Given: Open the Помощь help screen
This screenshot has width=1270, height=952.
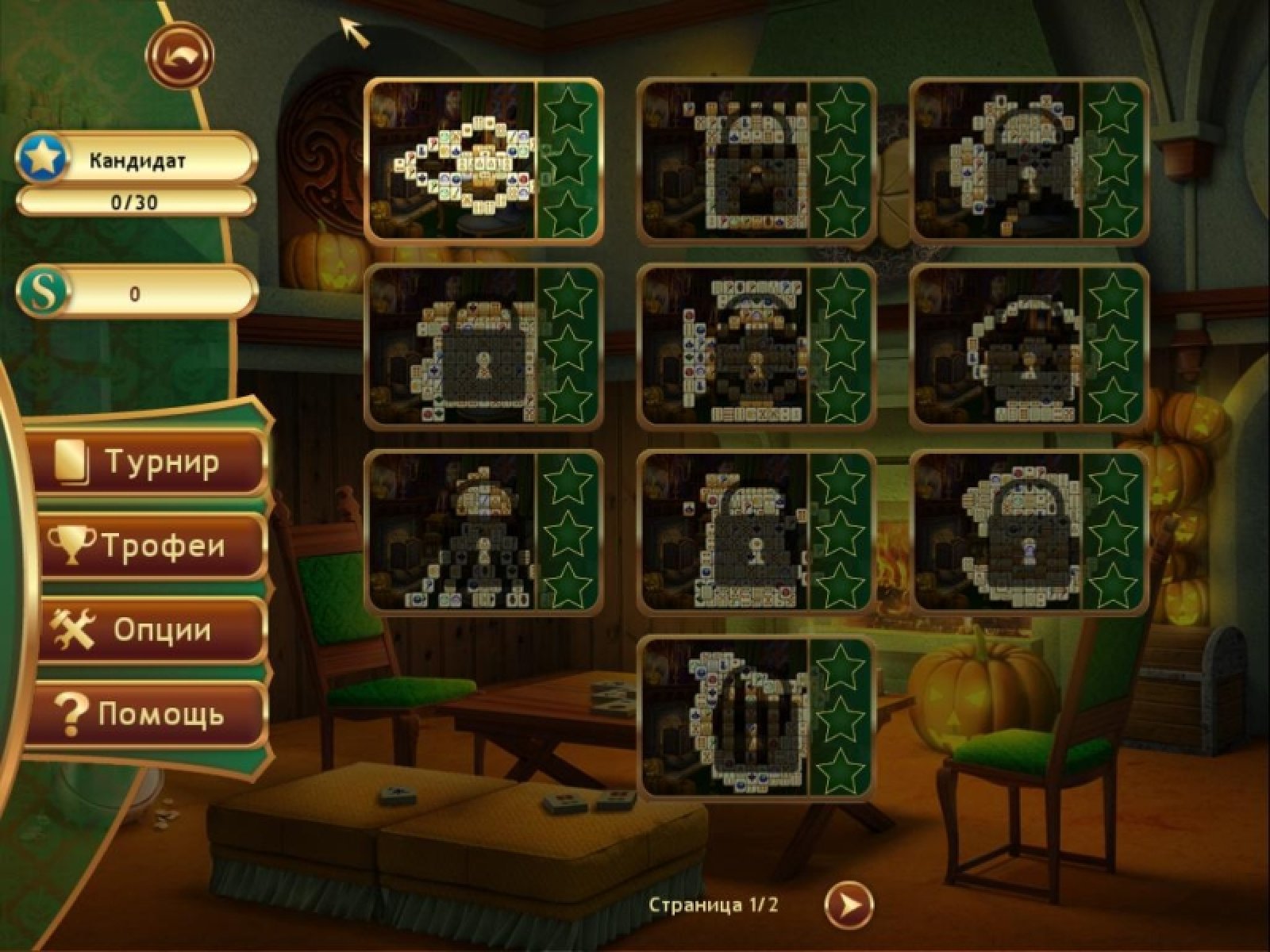Looking at the screenshot, I should tap(151, 715).
